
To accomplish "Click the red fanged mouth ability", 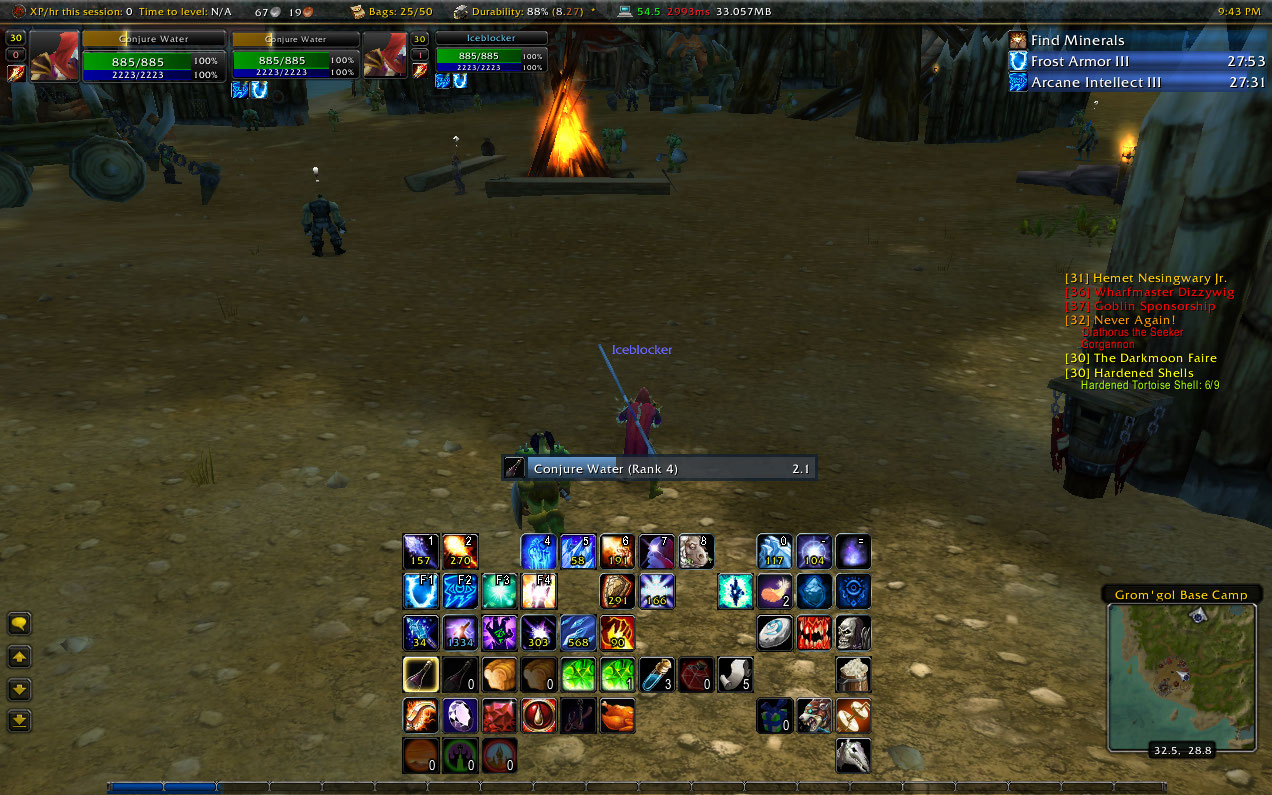I will [x=814, y=633].
